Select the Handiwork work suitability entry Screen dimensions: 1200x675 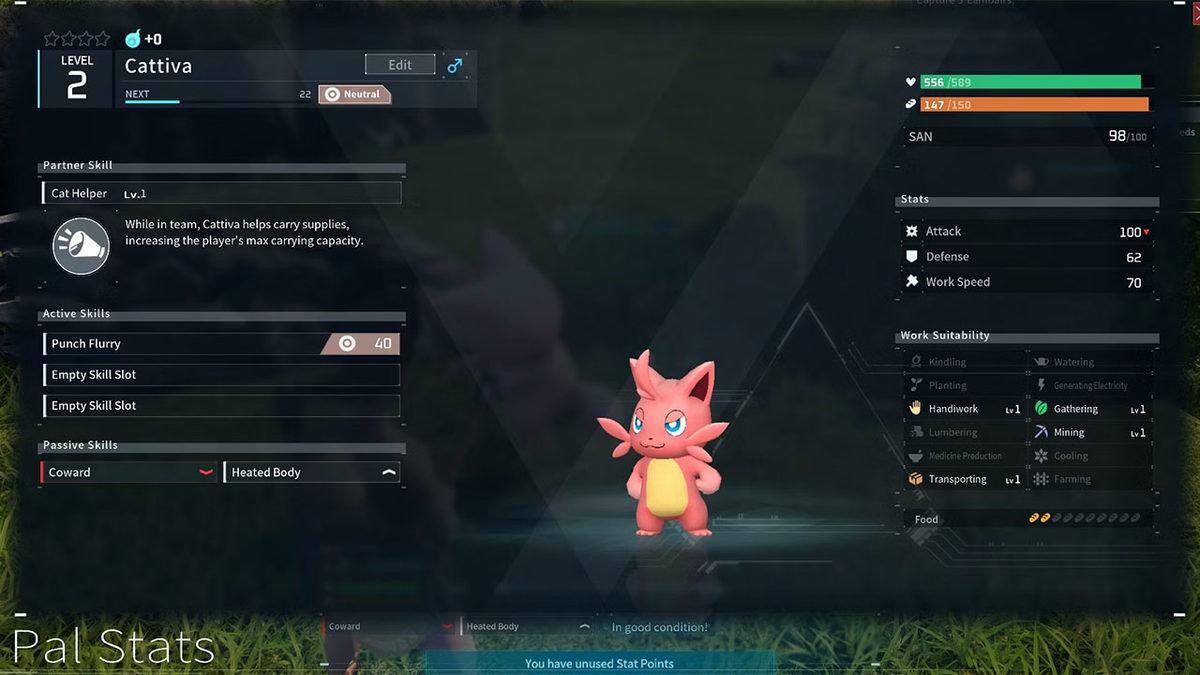(964, 409)
